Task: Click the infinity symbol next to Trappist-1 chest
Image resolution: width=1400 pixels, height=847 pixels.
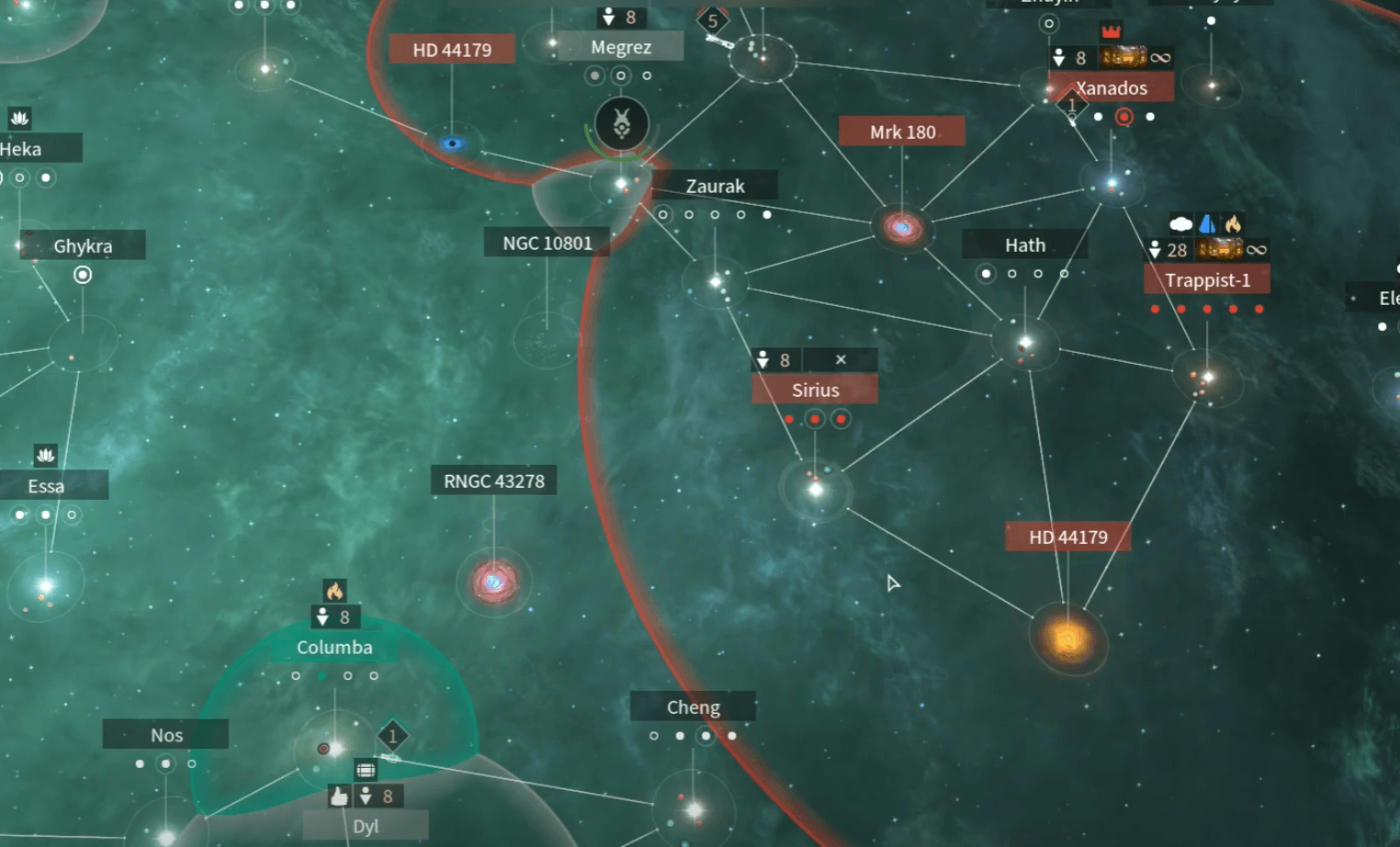Action: pos(1258,249)
